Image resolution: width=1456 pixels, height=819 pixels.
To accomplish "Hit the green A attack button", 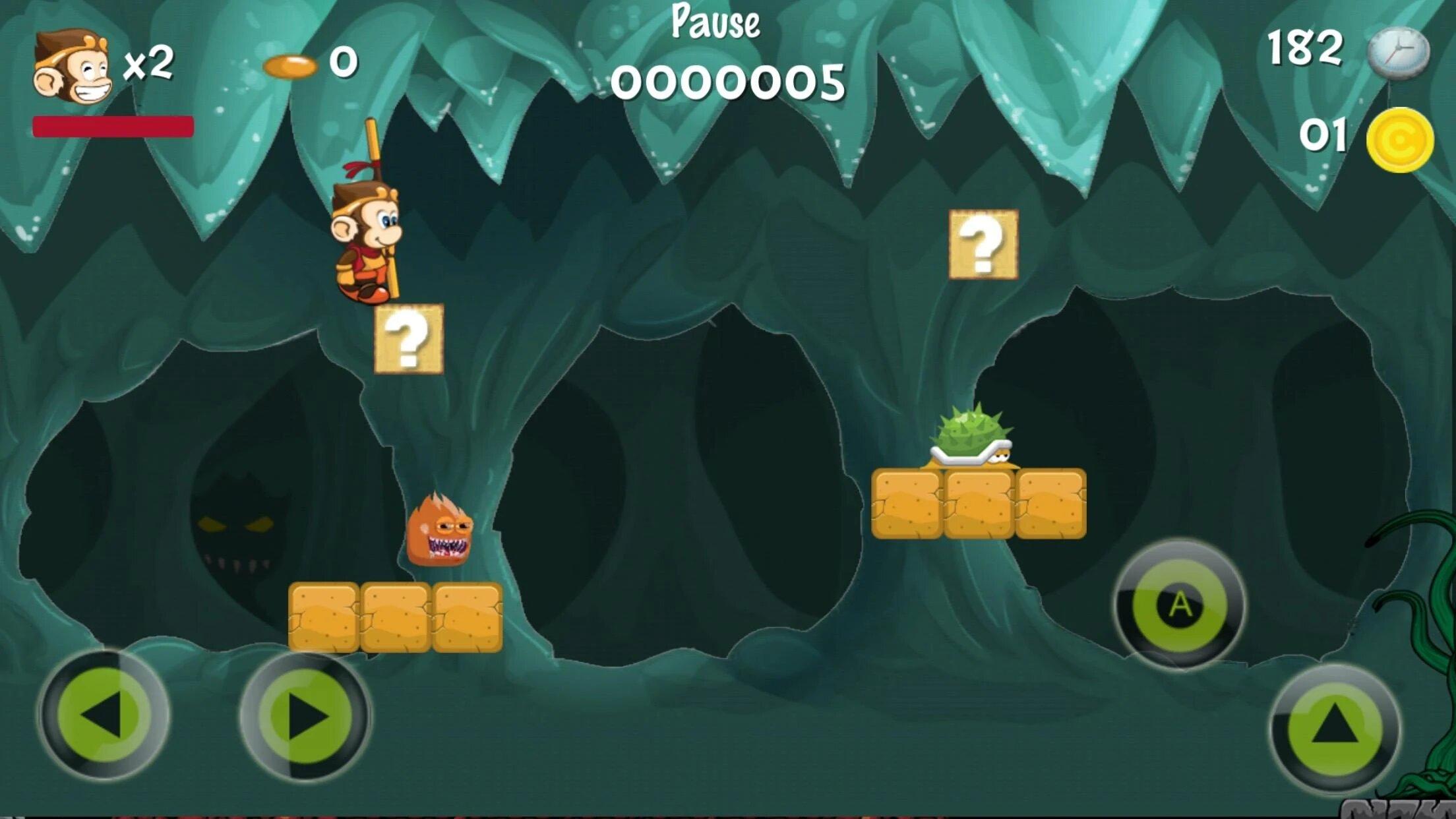I will click(x=1180, y=604).
